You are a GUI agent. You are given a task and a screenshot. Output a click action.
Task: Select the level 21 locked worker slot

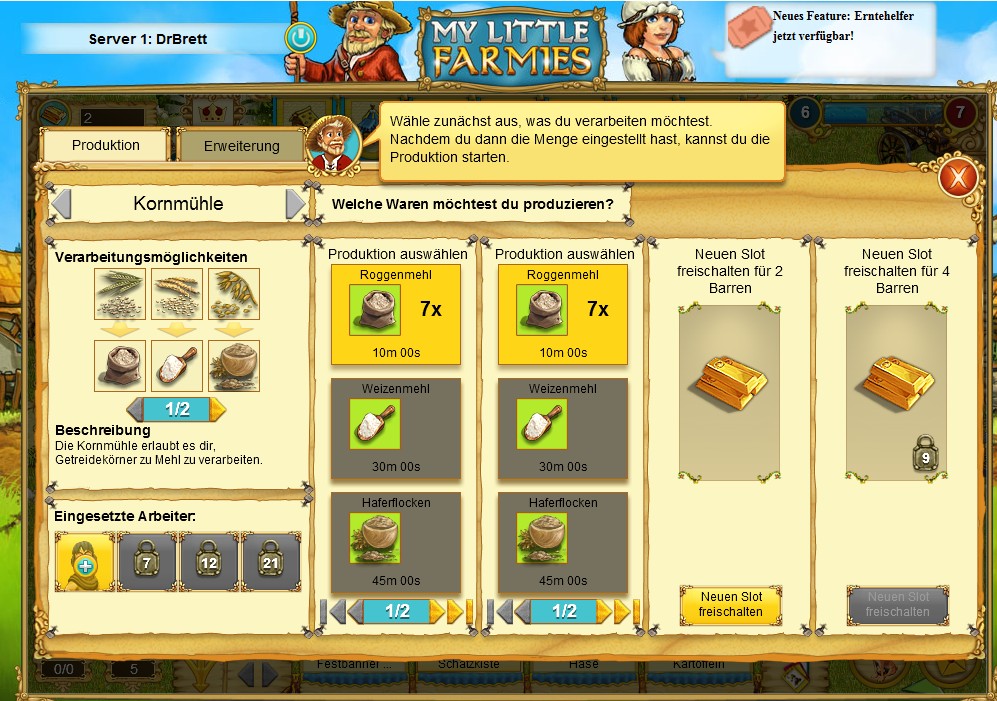(x=271, y=561)
